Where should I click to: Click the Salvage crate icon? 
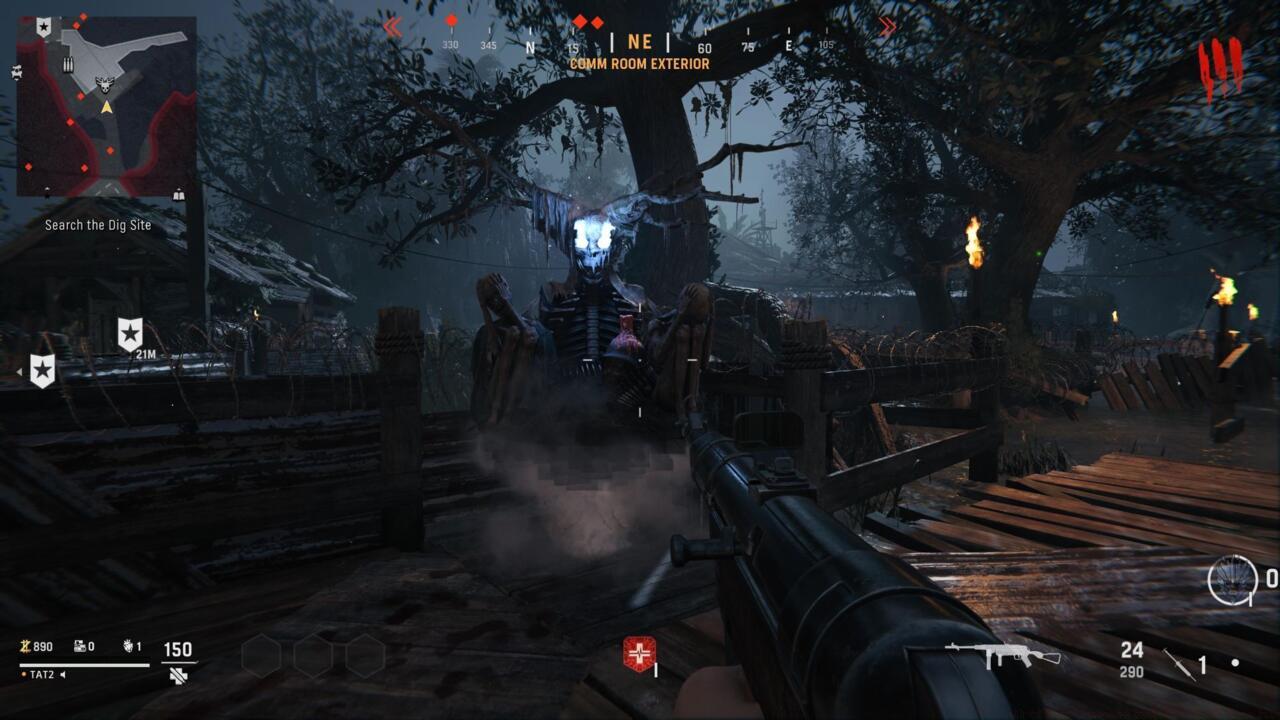click(x=78, y=646)
